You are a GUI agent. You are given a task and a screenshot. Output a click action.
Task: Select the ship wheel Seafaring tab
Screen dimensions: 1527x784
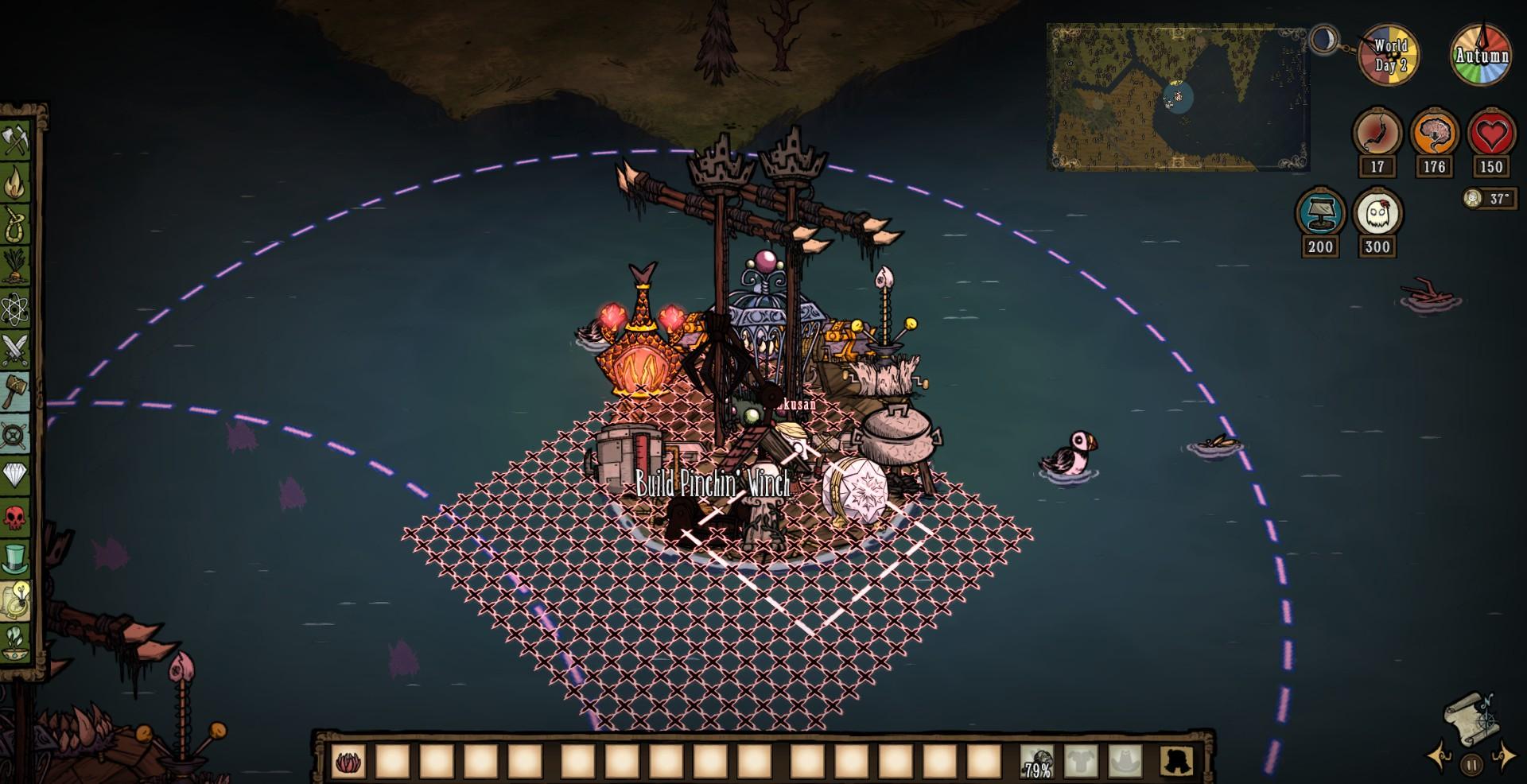tap(17, 434)
